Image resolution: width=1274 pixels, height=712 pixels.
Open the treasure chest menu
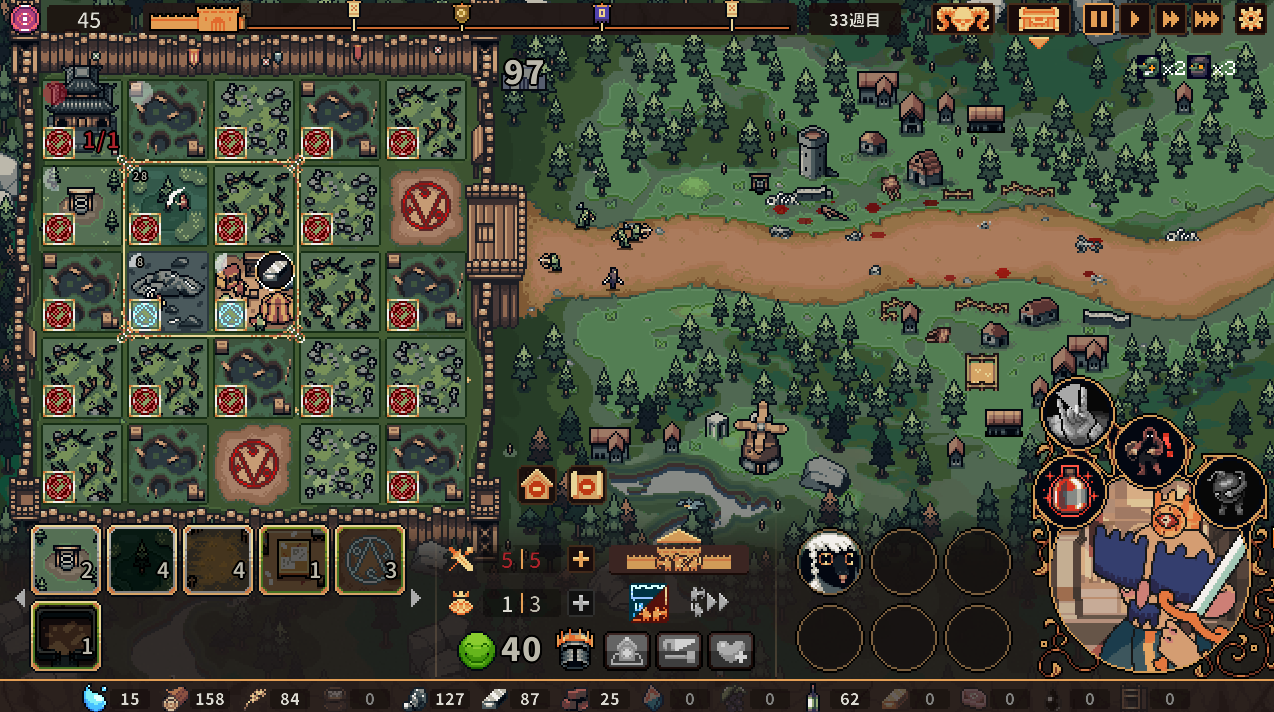click(1039, 19)
